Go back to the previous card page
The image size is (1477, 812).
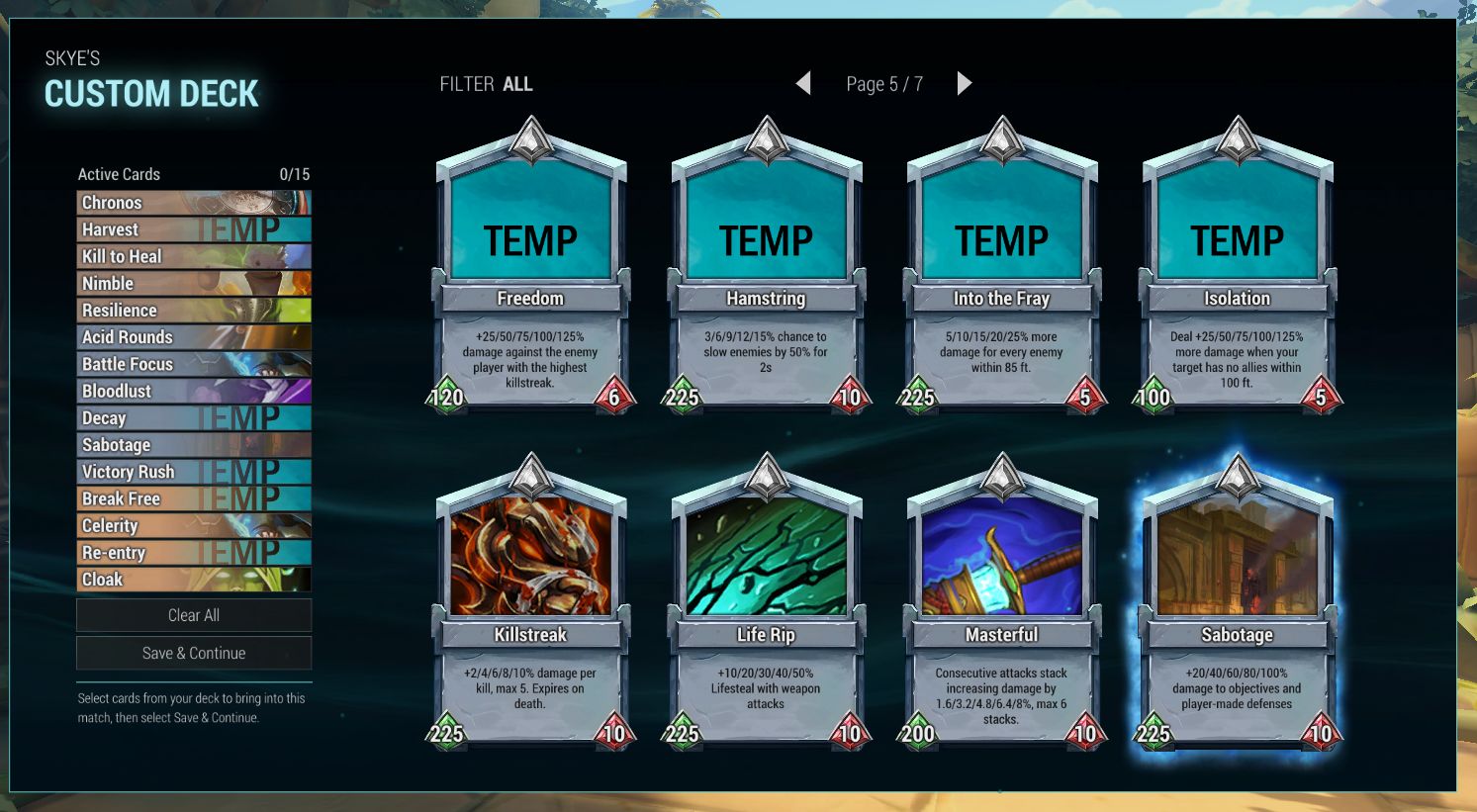coord(803,84)
